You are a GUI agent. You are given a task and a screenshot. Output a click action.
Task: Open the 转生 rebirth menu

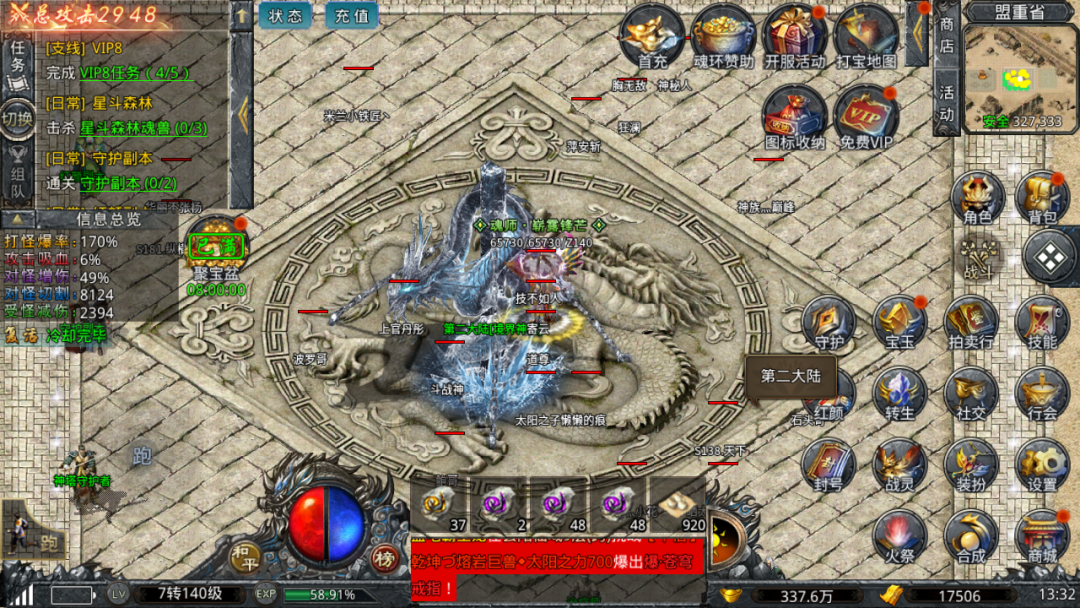(x=899, y=393)
